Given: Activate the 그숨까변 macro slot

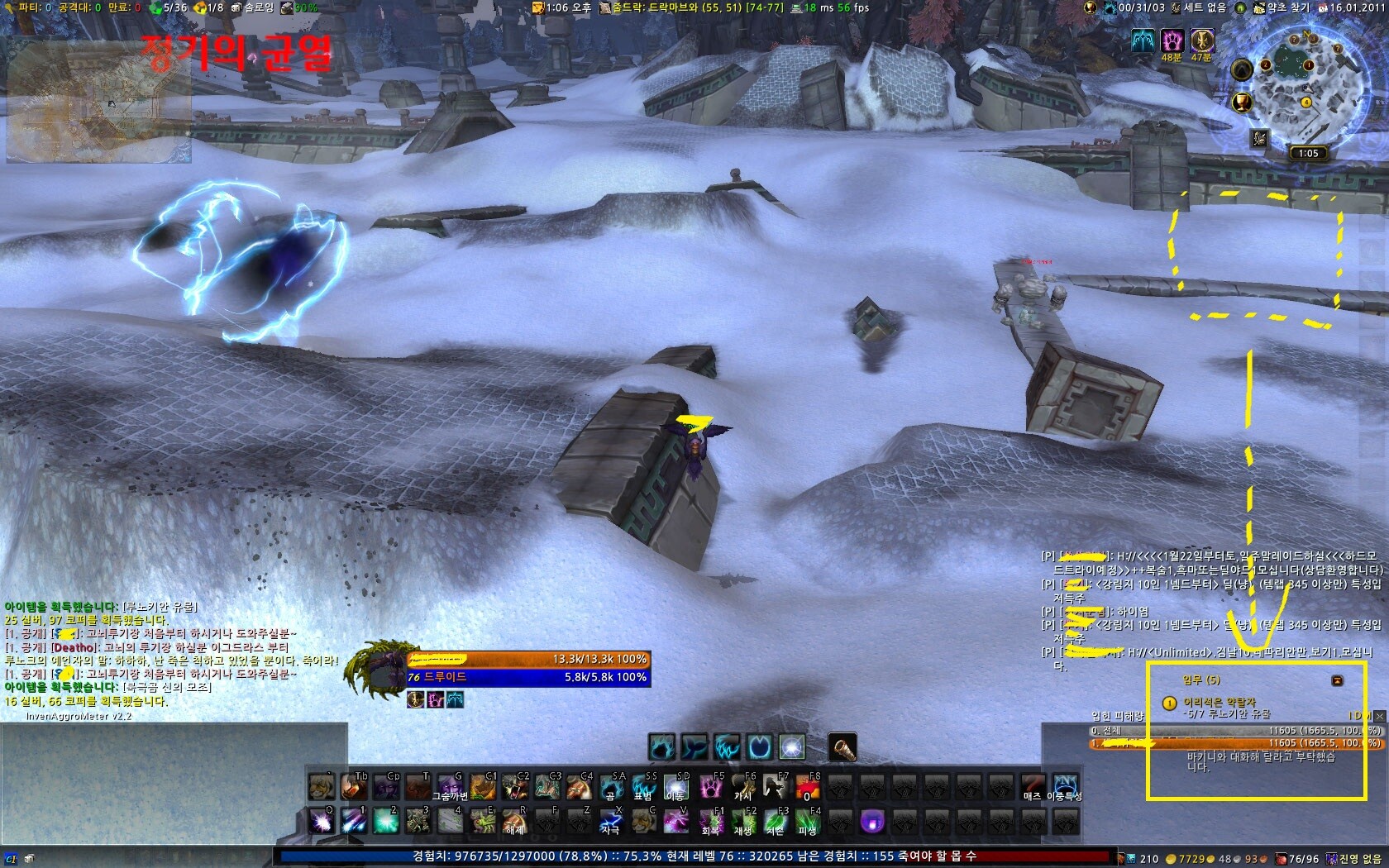Looking at the screenshot, I should click(x=450, y=786).
